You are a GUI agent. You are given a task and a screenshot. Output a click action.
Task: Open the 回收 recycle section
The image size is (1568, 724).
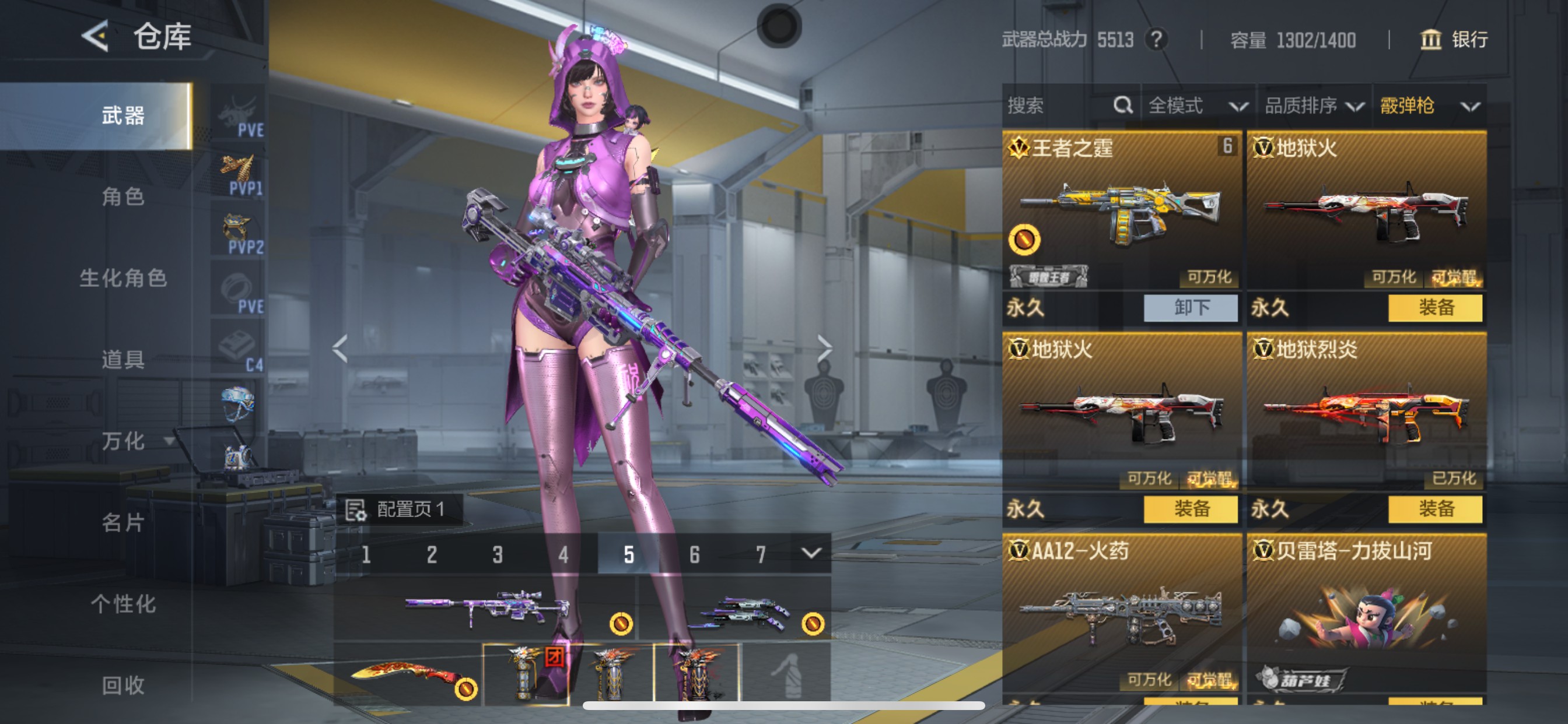123,686
